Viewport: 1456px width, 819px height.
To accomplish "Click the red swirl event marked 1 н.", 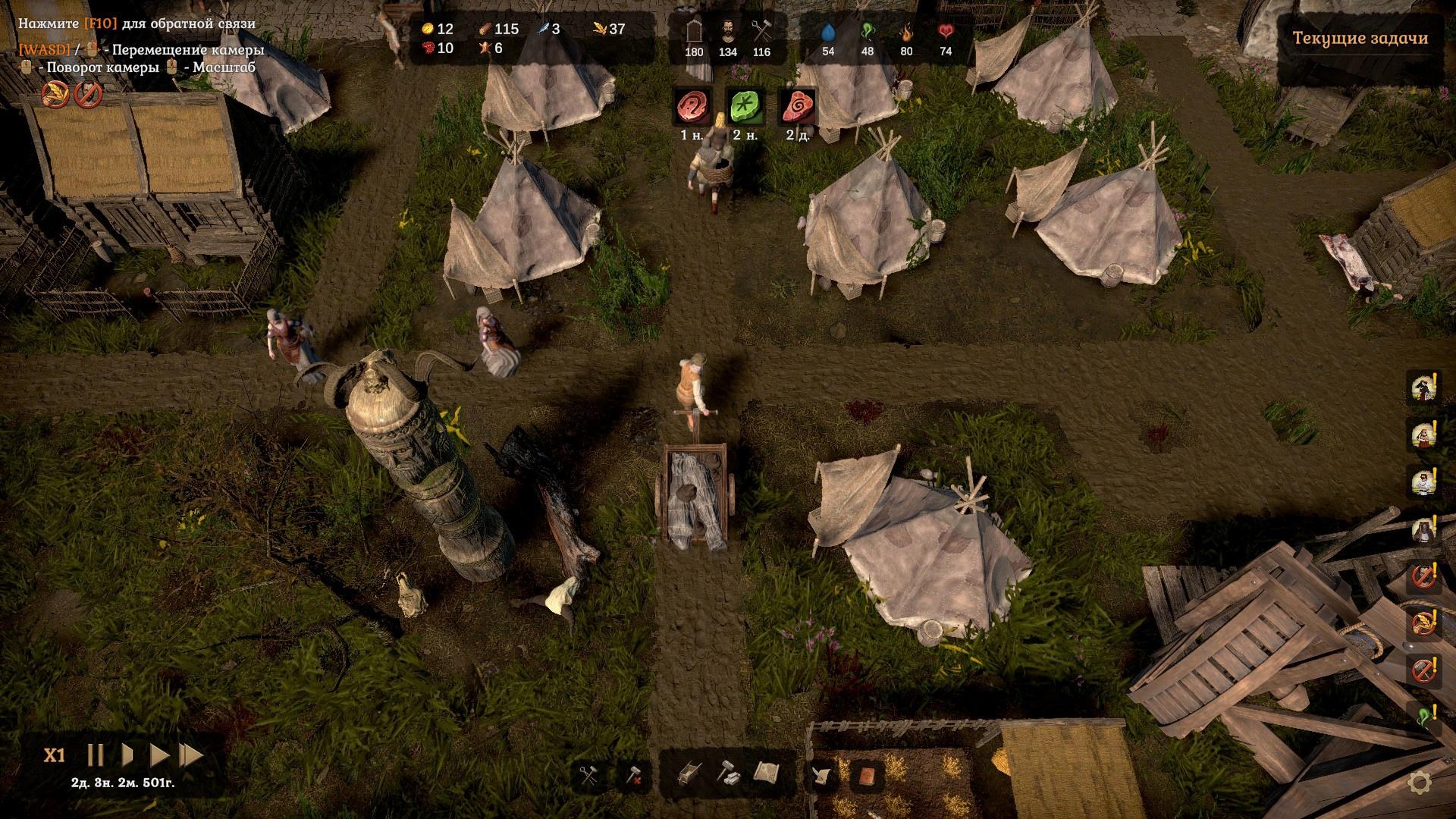I will pyautogui.click(x=691, y=107).
